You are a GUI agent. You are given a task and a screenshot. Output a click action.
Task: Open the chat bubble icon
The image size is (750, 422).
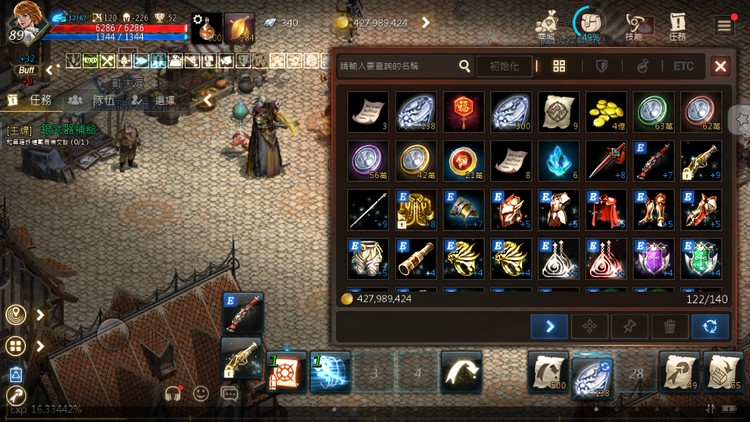(229, 393)
